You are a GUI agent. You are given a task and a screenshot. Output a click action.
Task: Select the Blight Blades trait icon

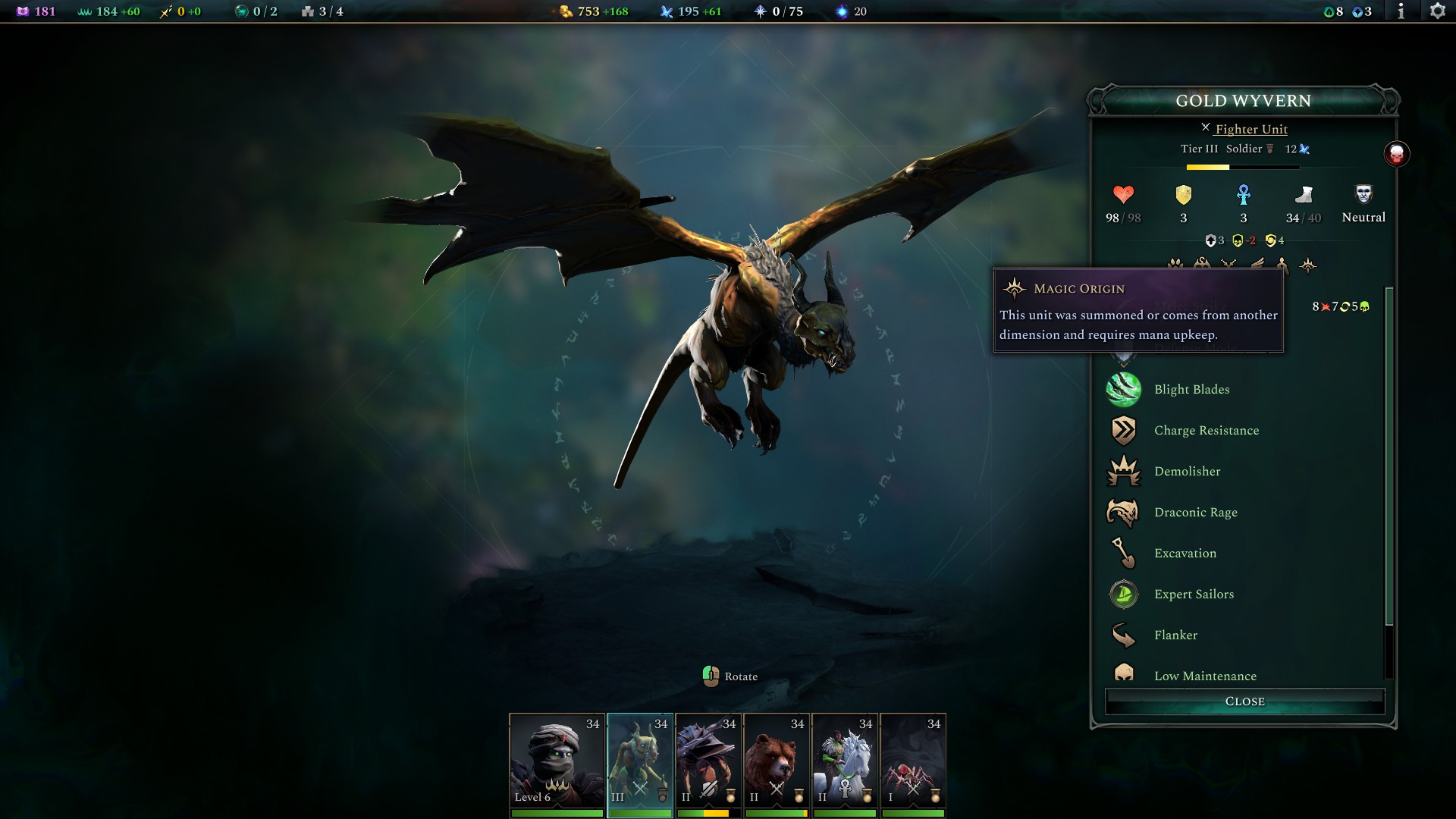[x=1124, y=389]
